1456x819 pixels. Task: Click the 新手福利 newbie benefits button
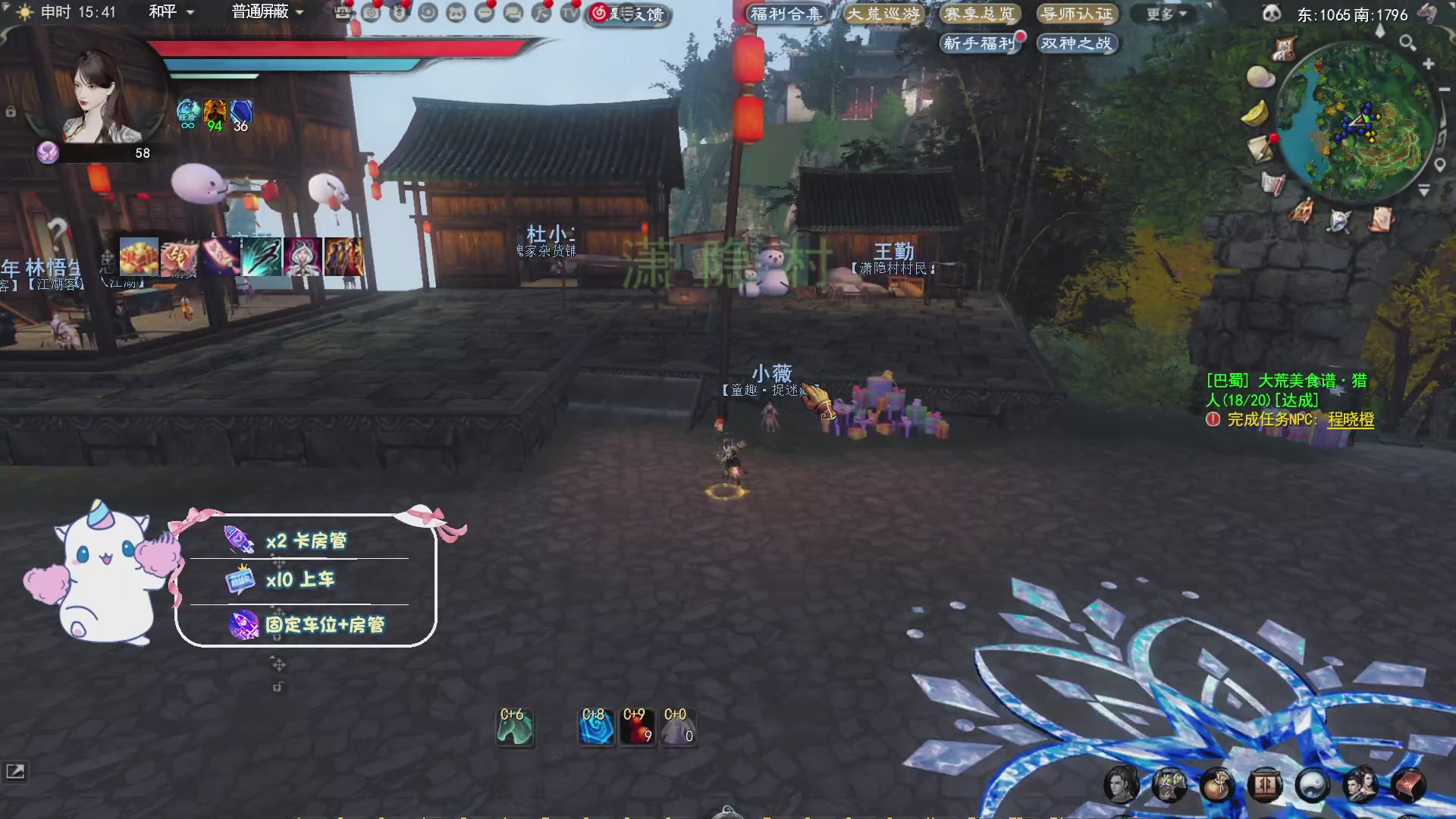[x=981, y=44]
